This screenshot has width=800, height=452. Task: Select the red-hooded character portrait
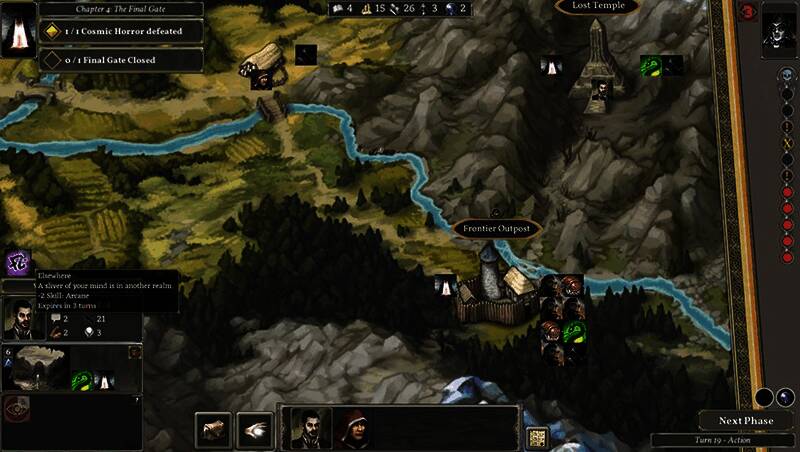(x=354, y=428)
